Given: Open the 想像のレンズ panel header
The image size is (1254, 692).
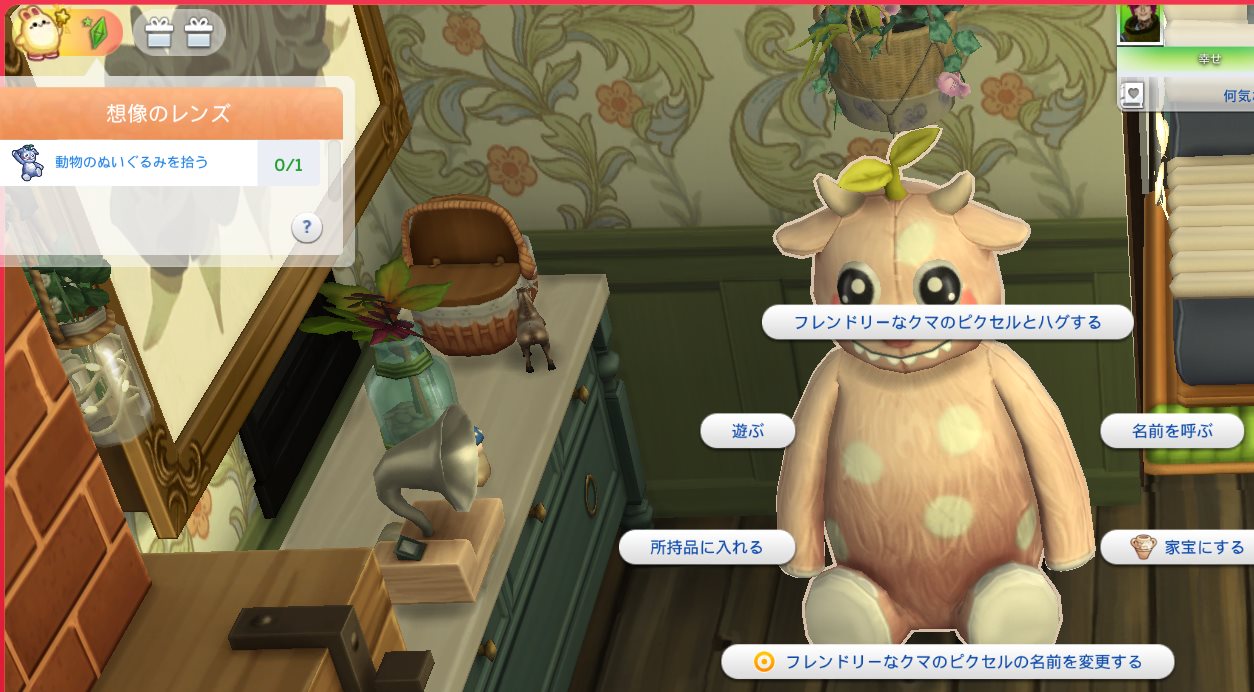Looking at the screenshot, I should click(168, 113).
